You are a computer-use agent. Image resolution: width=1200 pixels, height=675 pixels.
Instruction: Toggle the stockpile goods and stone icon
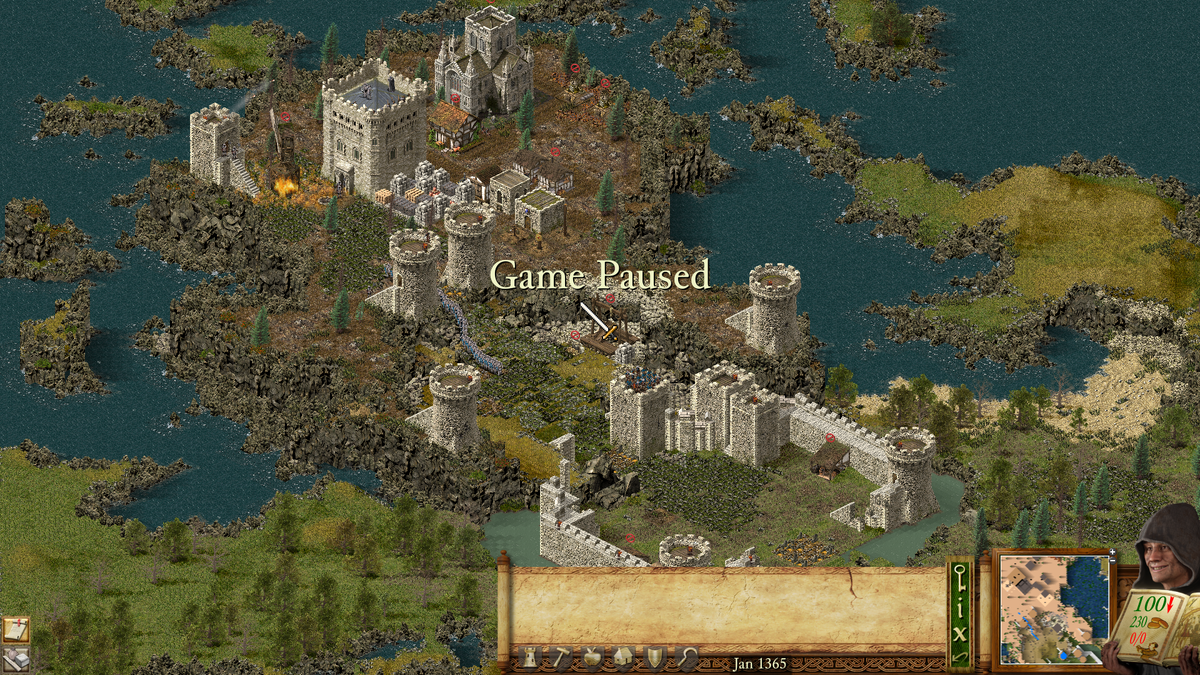tap(15, 658)
